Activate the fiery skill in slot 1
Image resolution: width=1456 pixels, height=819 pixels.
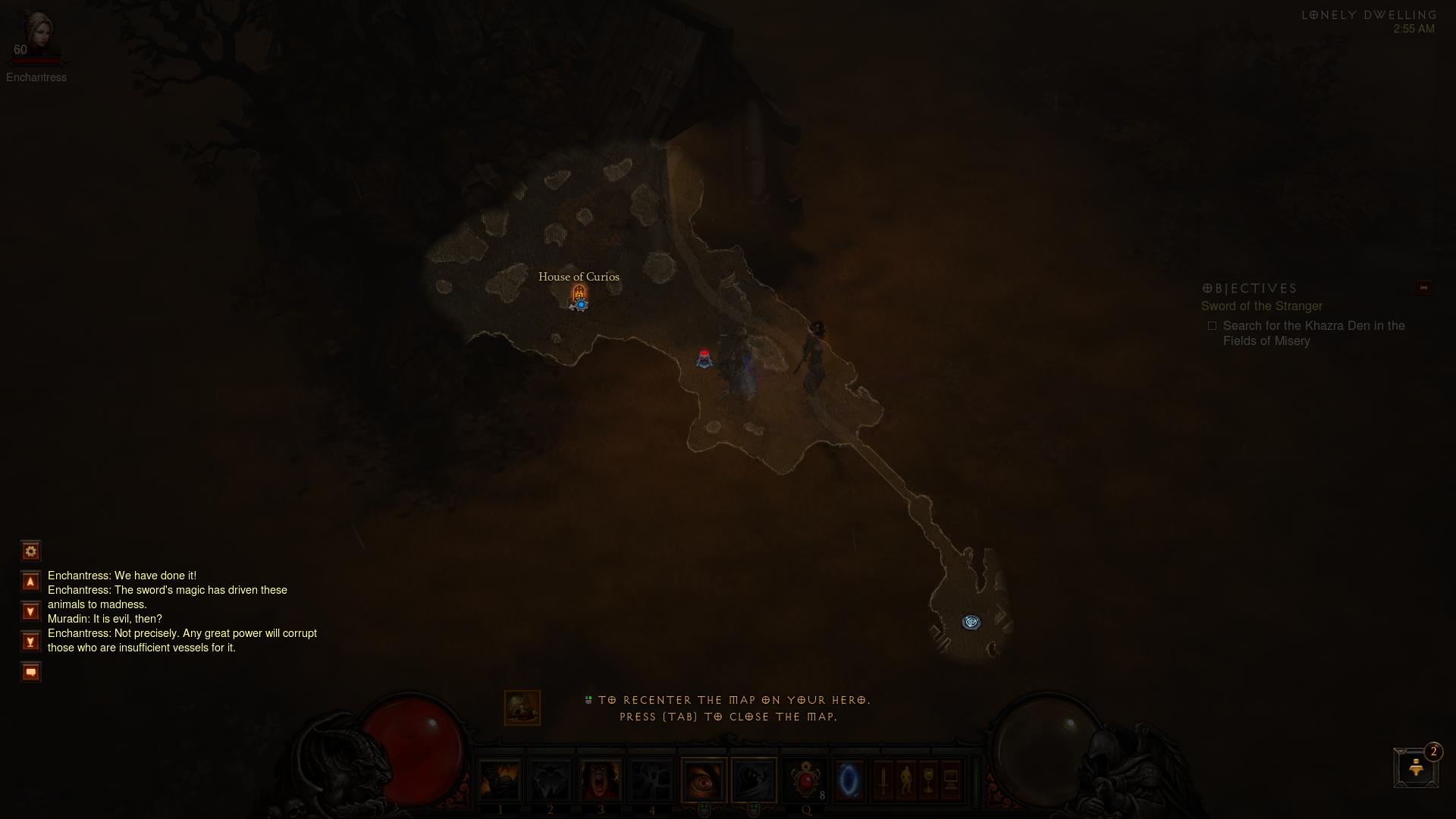500,780
